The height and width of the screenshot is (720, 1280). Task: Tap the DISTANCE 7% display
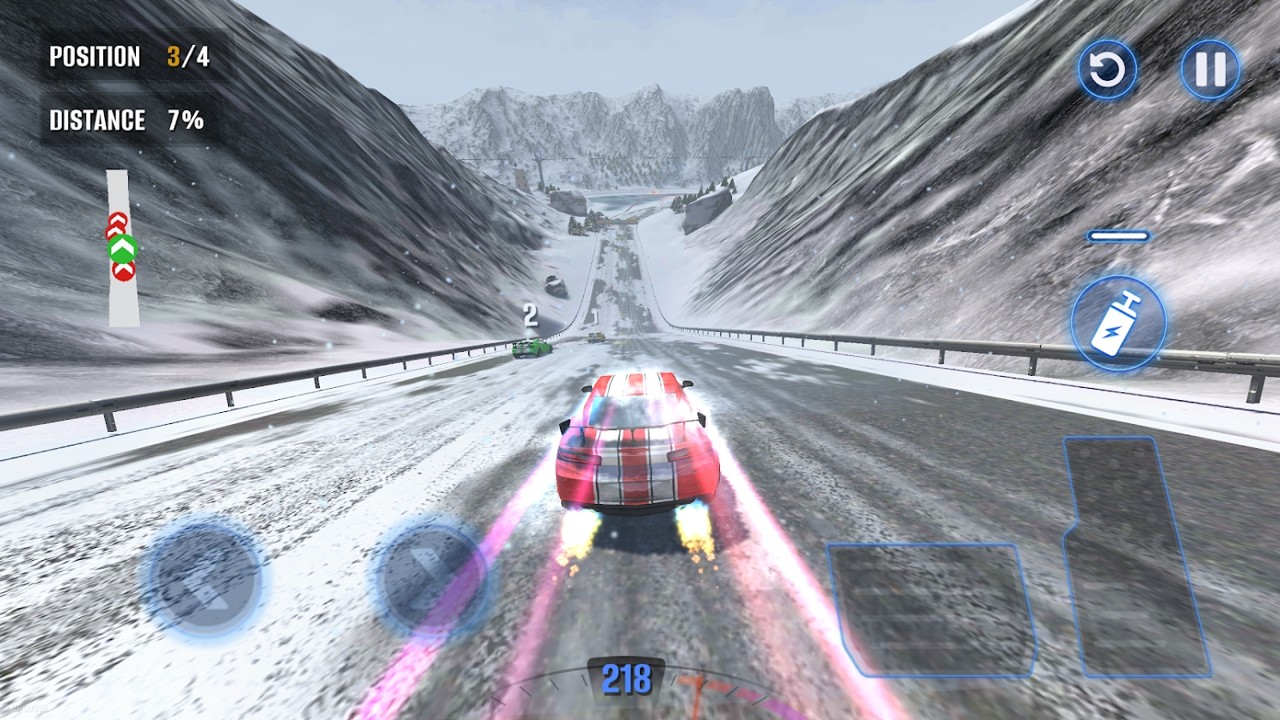(125, 120)
